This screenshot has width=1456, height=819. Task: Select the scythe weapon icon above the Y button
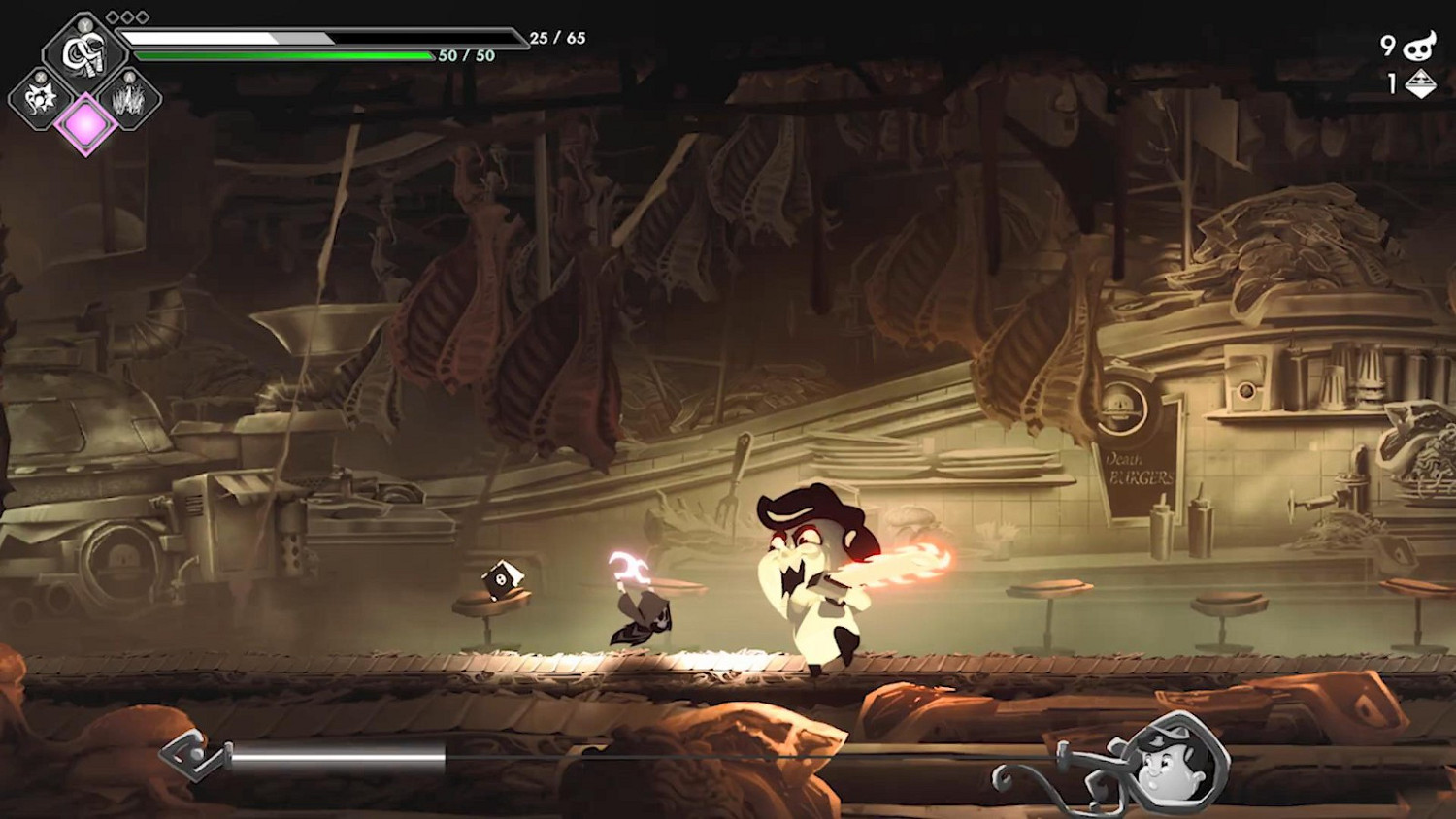click(84, 50)
